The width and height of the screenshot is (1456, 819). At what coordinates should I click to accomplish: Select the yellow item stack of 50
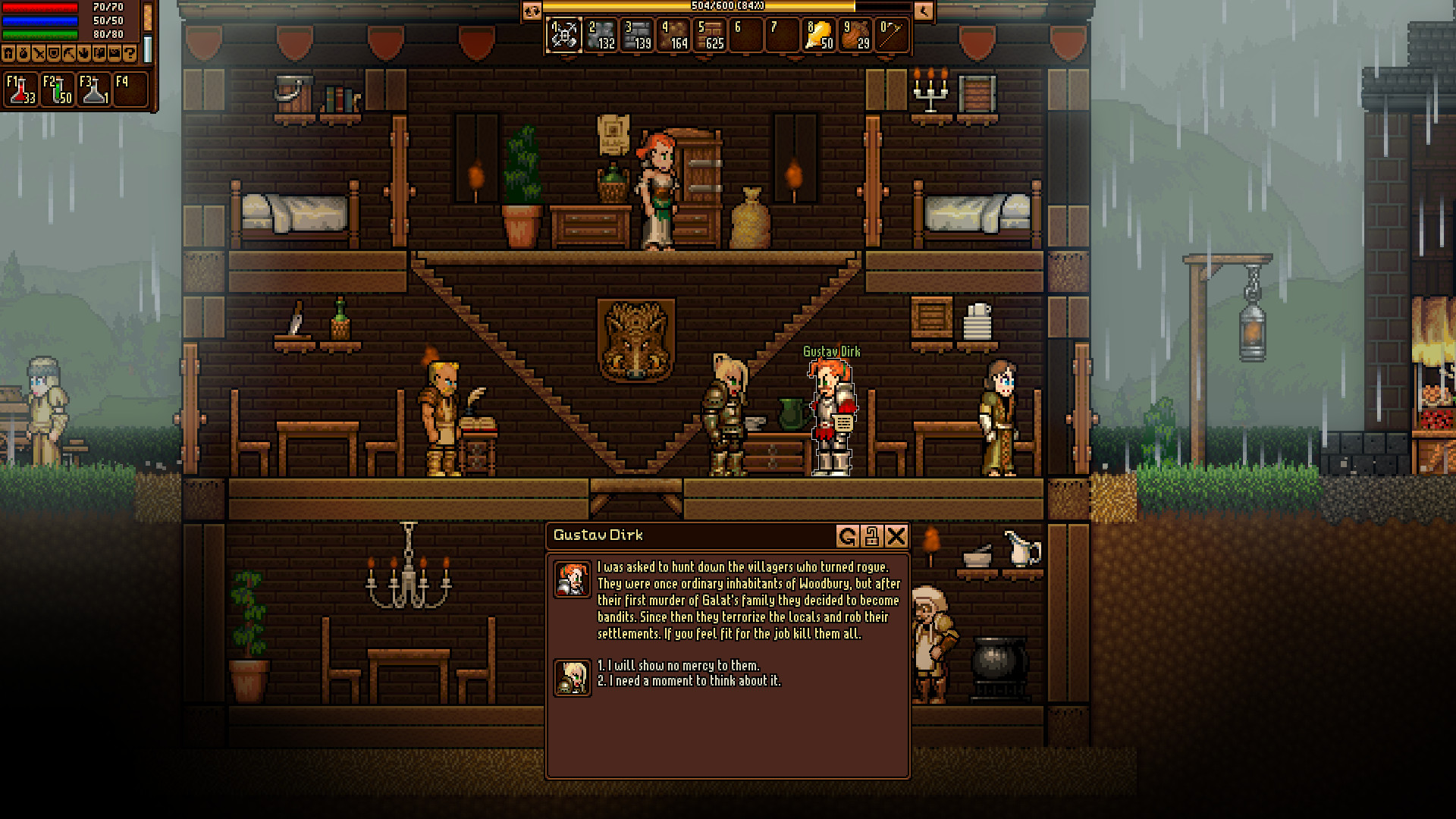point(819,35)
